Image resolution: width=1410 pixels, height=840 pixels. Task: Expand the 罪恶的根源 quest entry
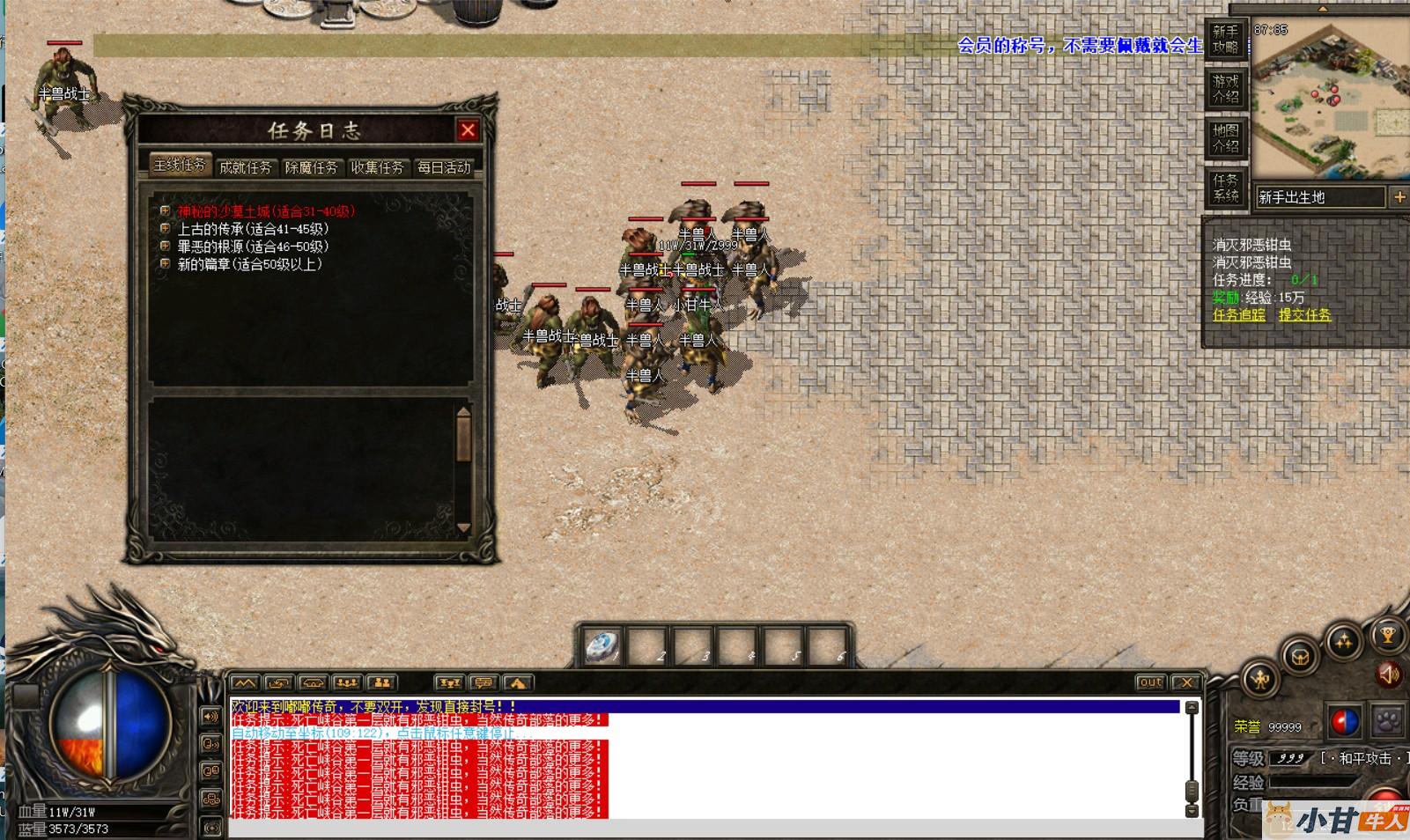pyautogui.click(x=165, y=247)
